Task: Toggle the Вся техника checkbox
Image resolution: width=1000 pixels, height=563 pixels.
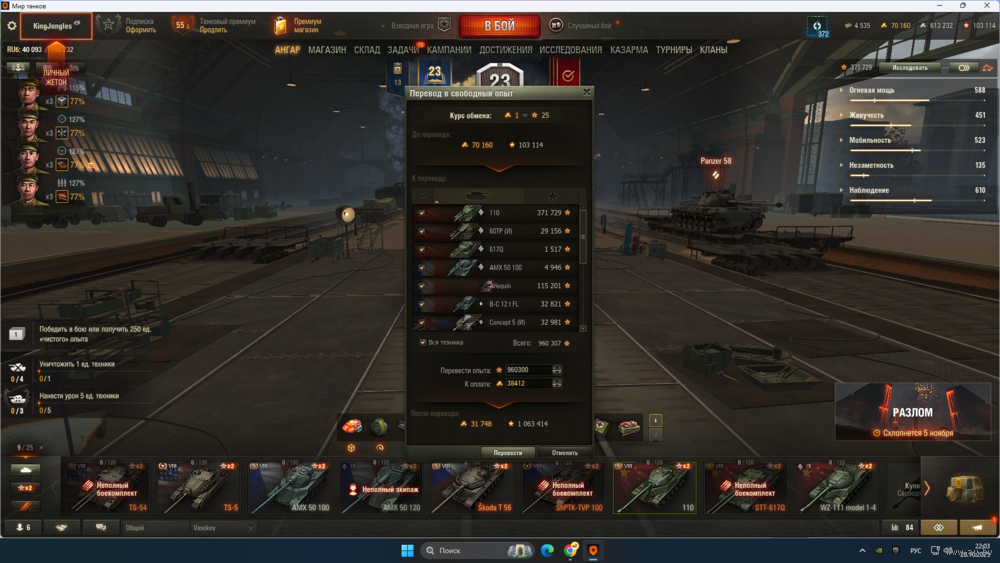Action: [x=423, y=342]
